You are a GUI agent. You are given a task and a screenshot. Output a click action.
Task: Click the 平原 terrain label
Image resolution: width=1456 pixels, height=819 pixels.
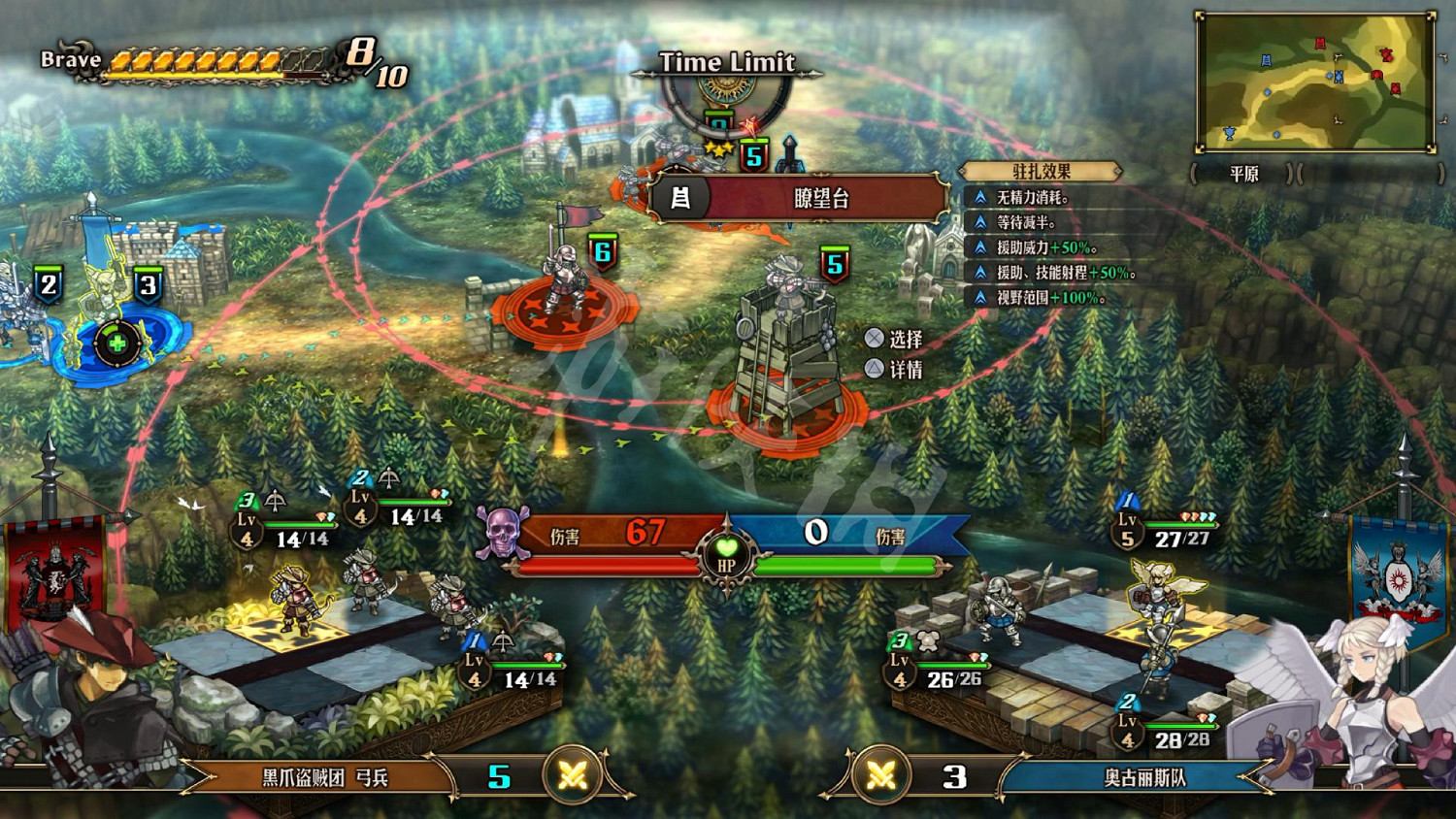(1244, 174)
